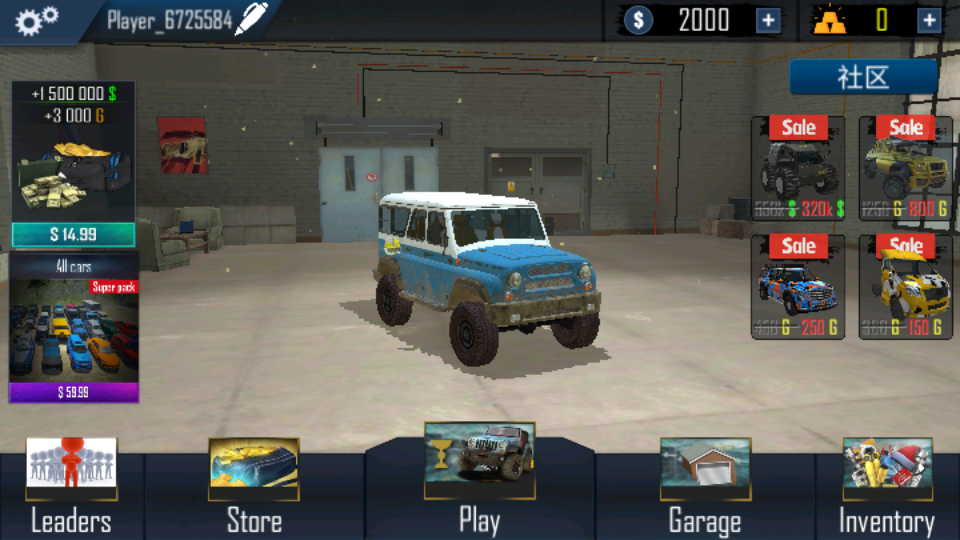Edit player name with the pen icon
The image size is (960, 540).
[250, 20]
